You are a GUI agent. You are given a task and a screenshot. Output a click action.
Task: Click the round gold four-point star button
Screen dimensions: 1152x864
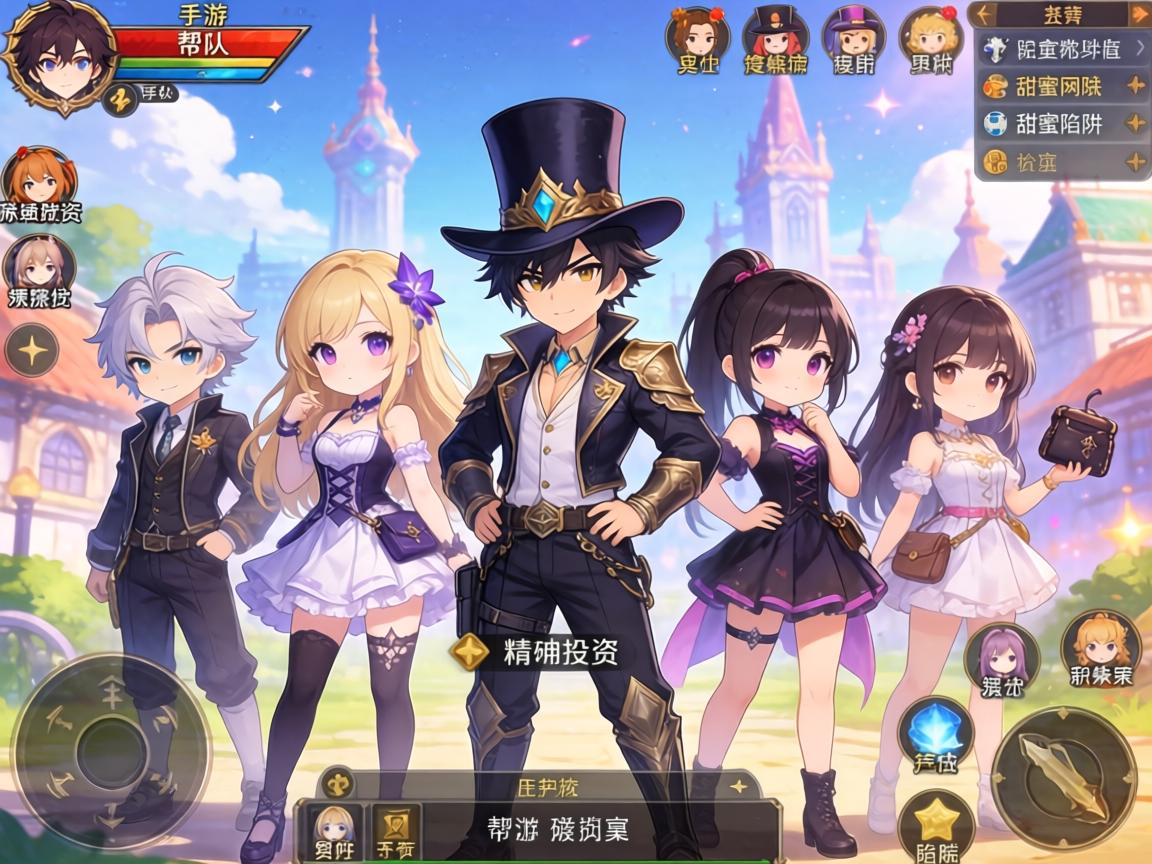pyautogui.click(x=33, y=350)
